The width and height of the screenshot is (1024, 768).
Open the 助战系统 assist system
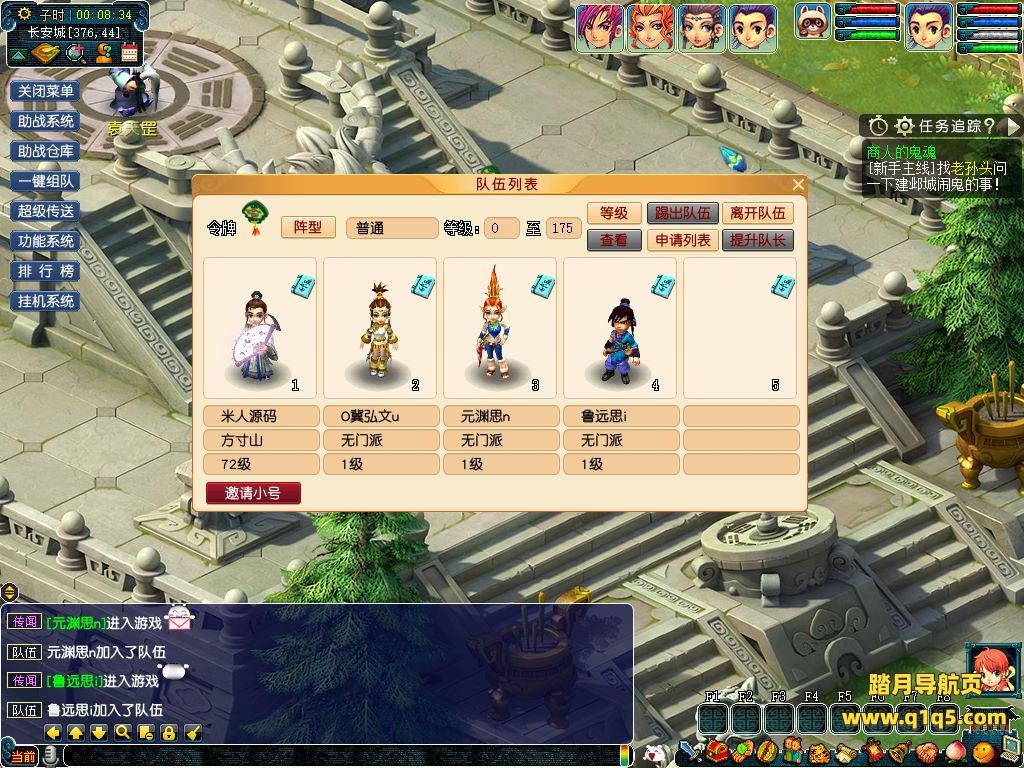click(x=46, y=121)
